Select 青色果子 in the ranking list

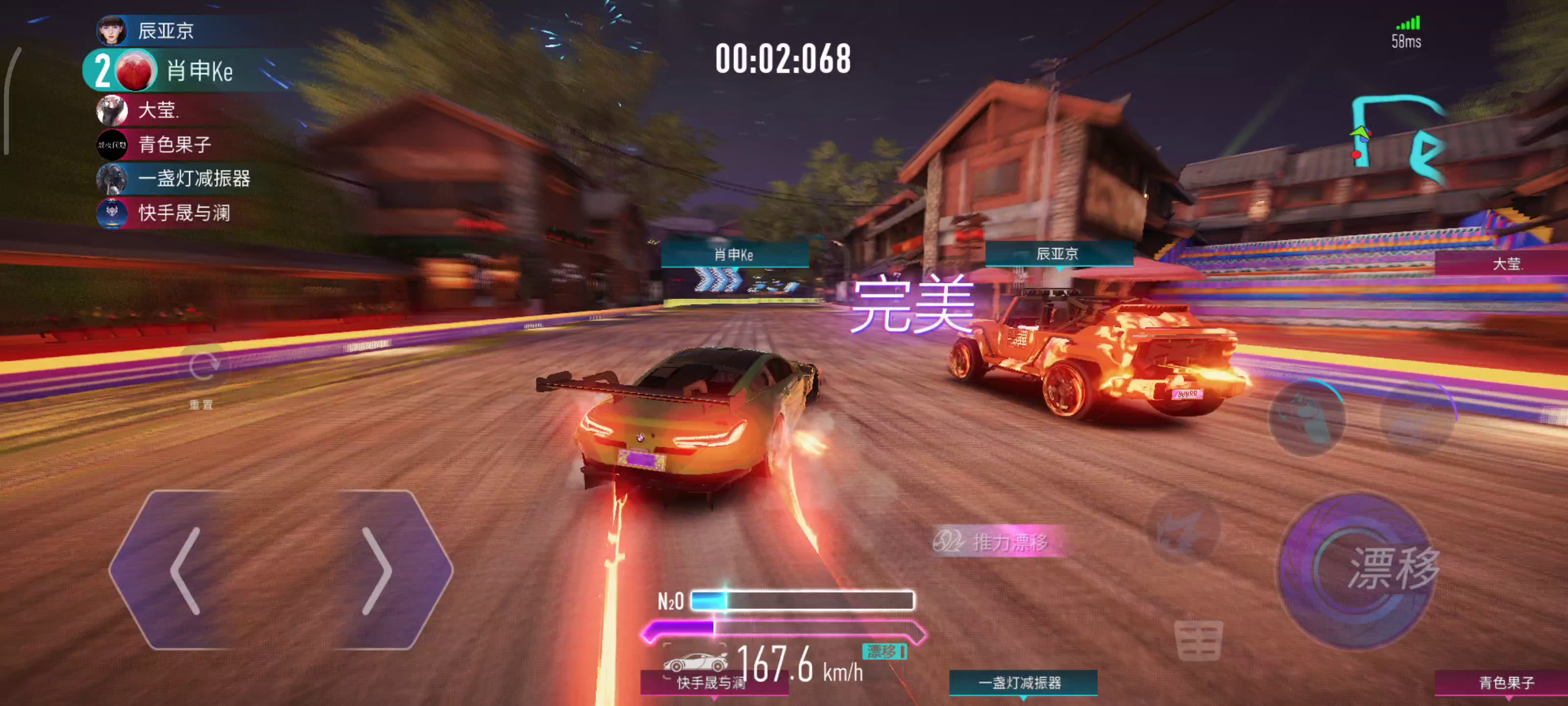(x=174, y=144)
